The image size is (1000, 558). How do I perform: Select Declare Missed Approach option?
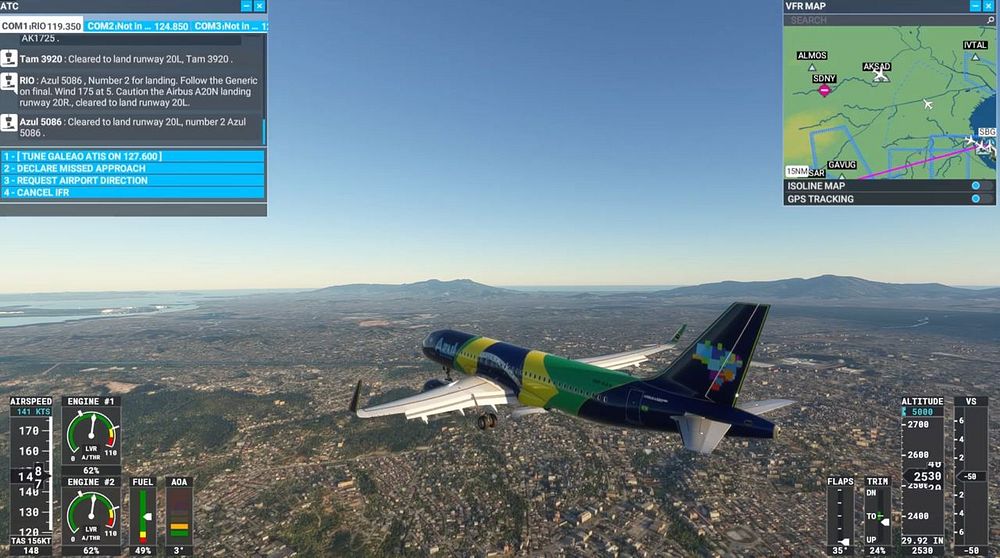tap(132, 169)
